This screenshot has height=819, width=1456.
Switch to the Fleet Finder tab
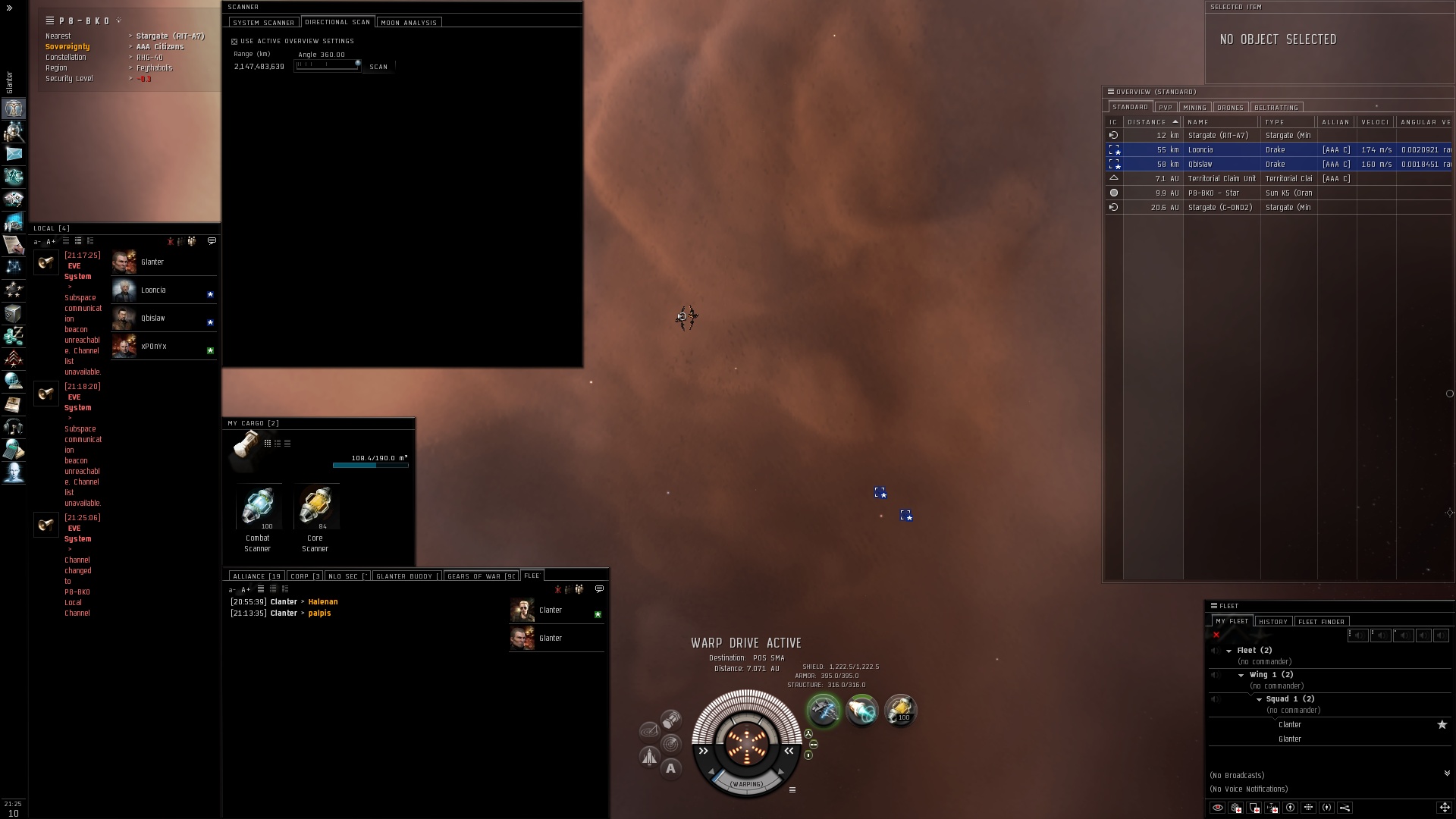[x=1321, y=622]
